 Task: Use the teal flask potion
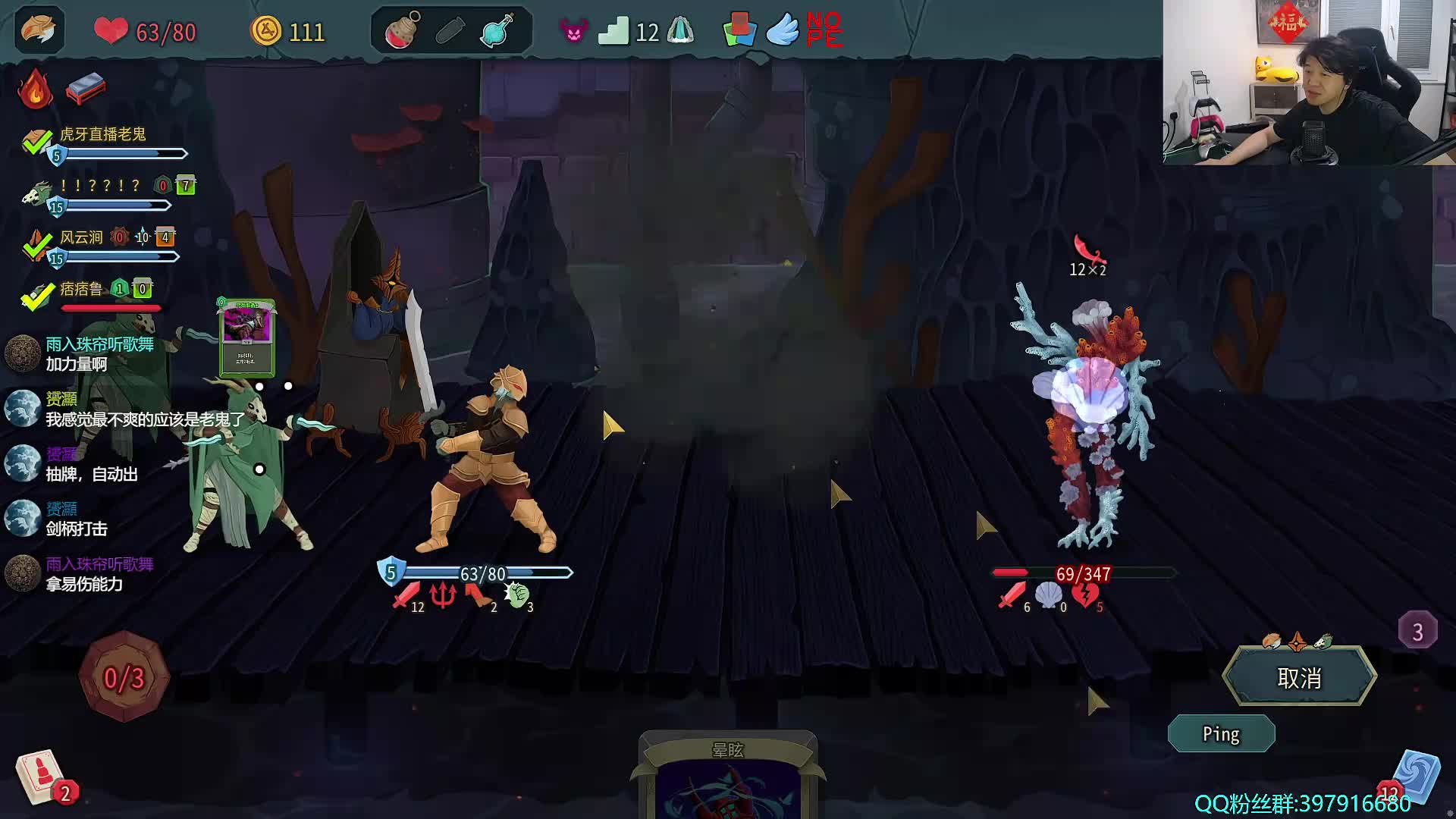497,31
